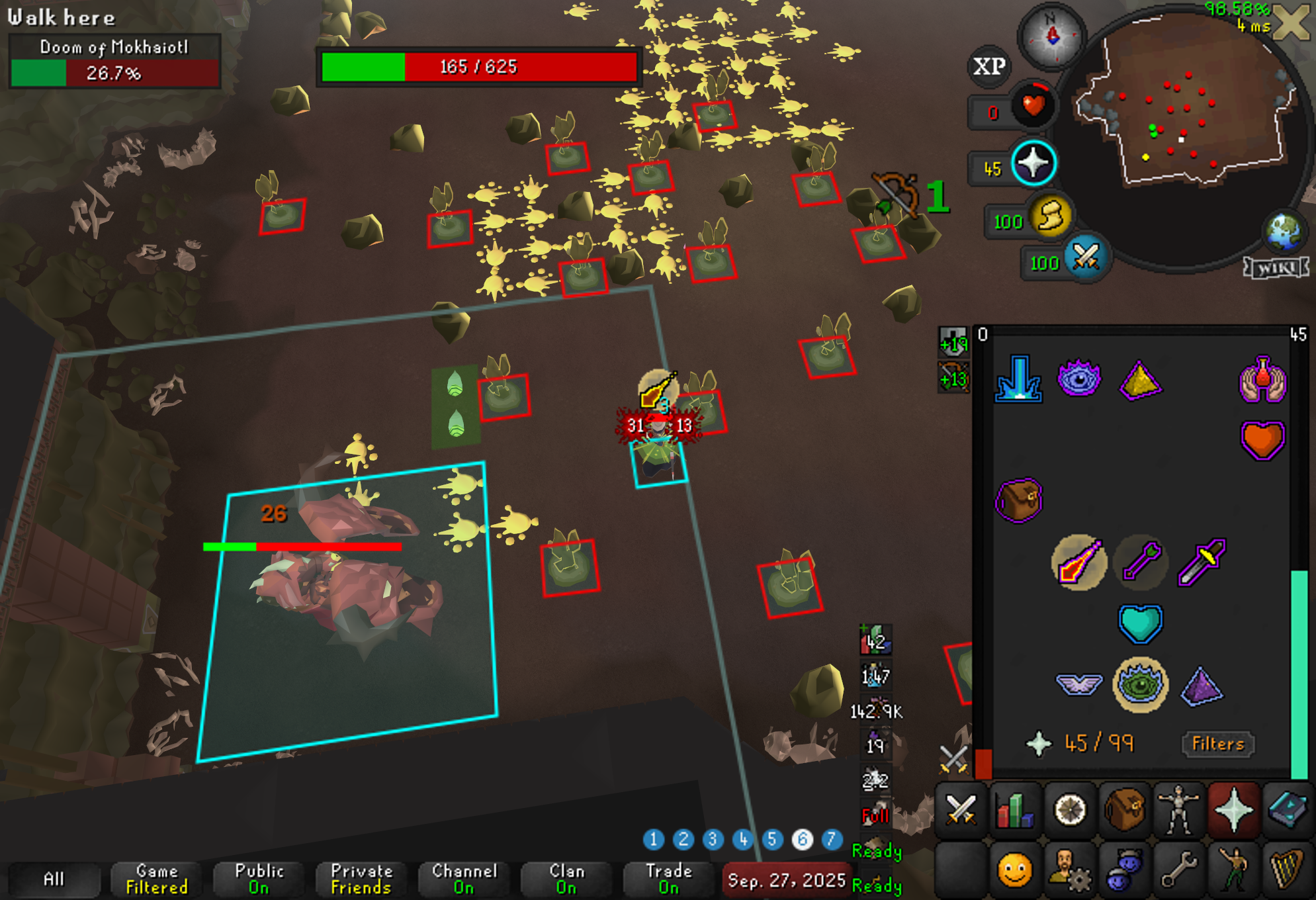Open the Music harp tab
The height and width of the screenshot is (900, 1316).
(x=1288, y=870)
